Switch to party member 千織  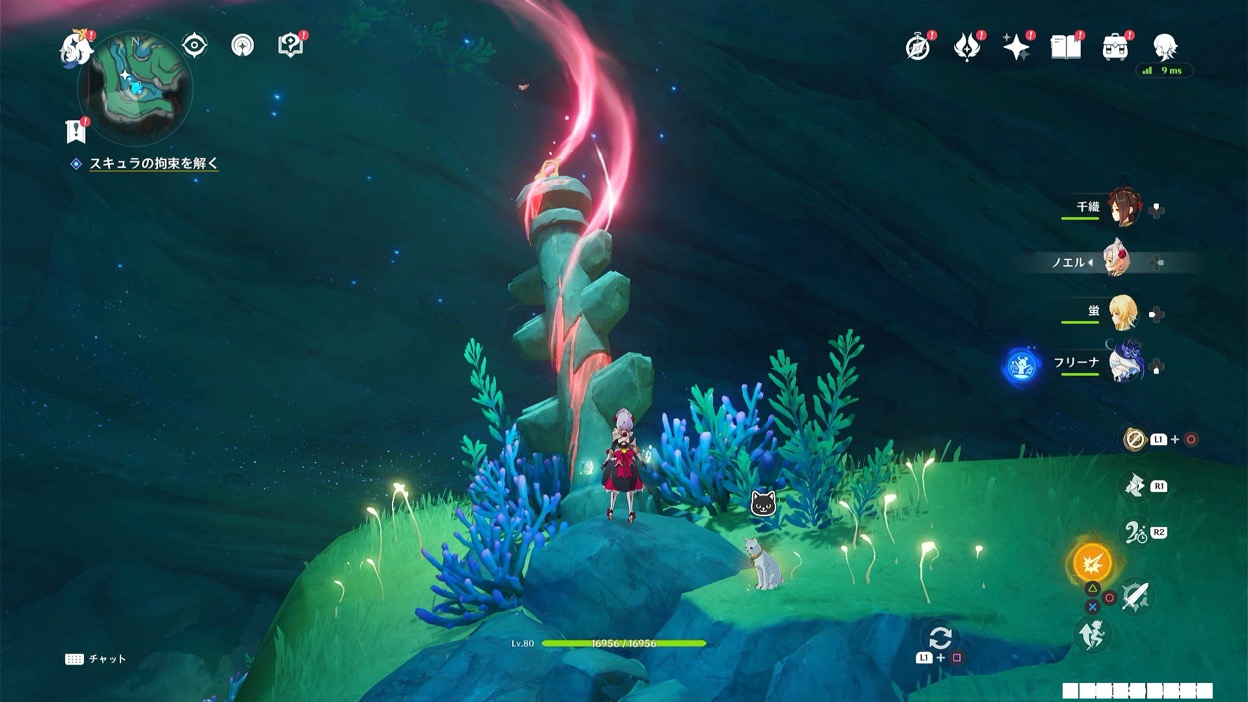[1122, 209]
